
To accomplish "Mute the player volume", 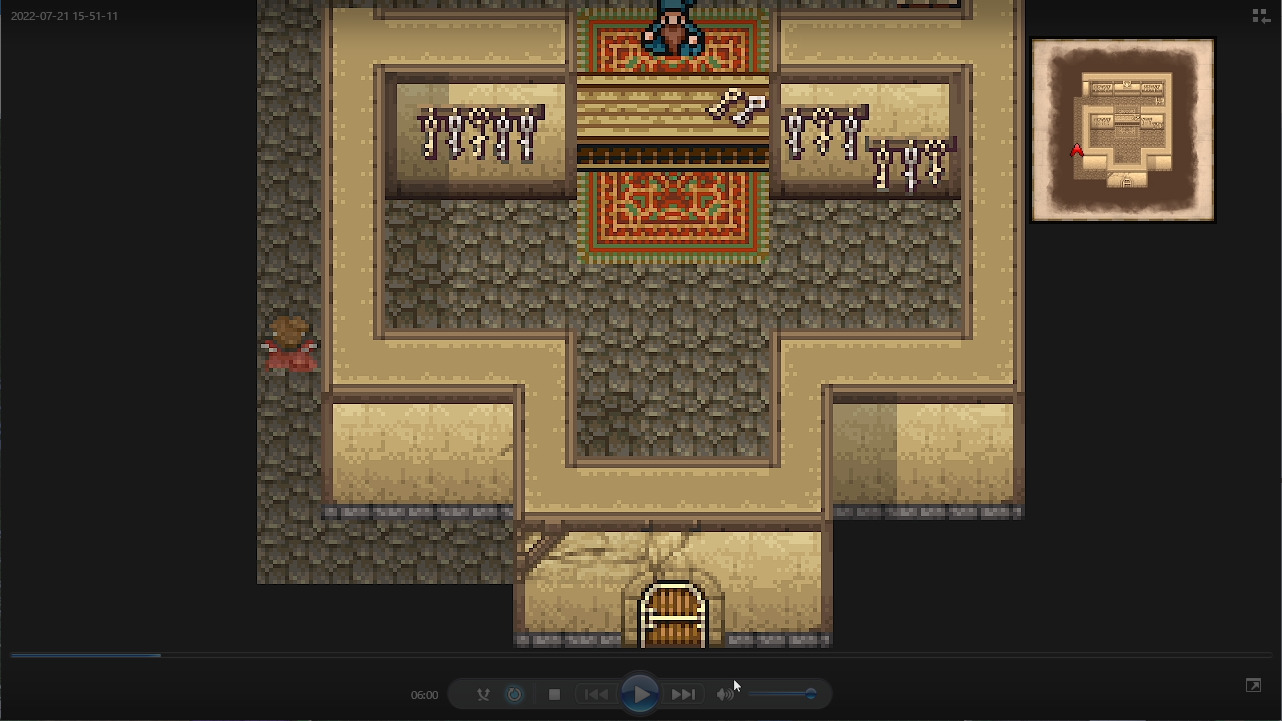I will 725,694.
